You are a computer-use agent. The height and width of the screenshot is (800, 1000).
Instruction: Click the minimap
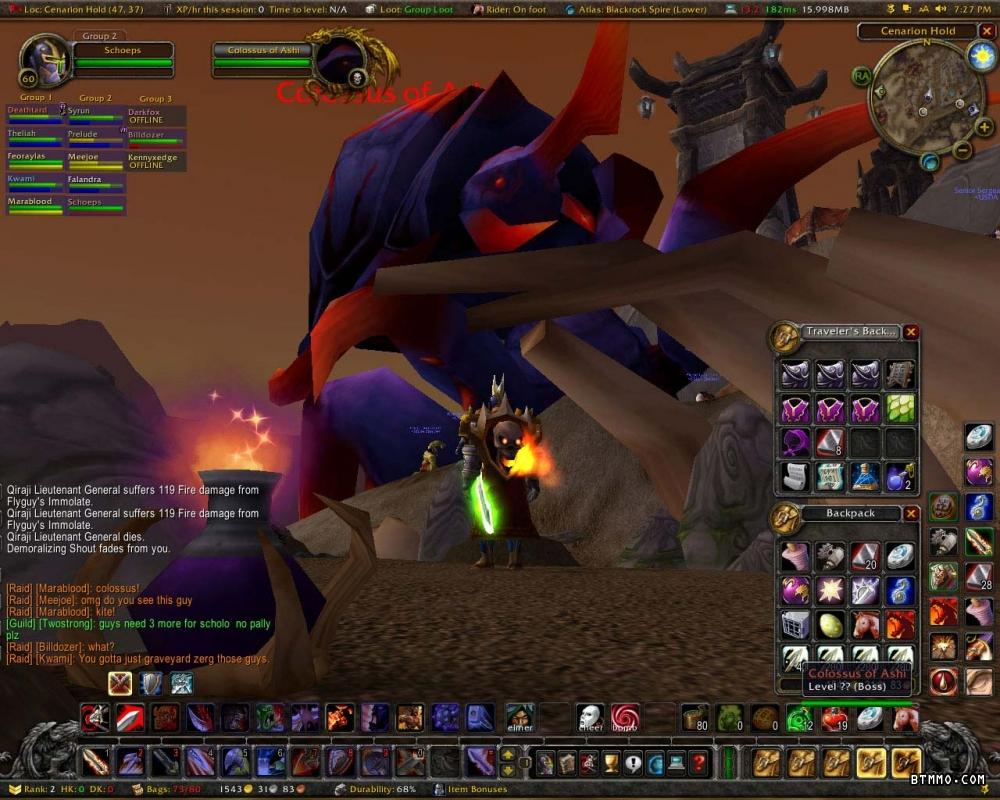918,96
